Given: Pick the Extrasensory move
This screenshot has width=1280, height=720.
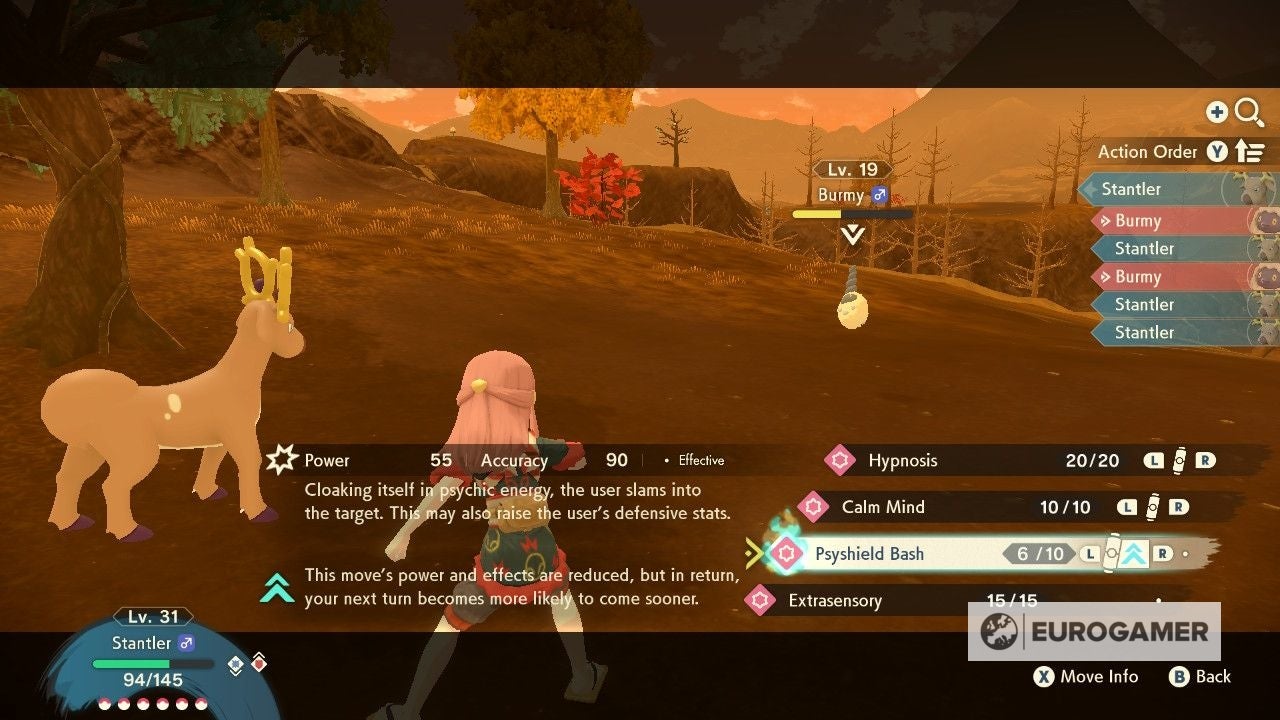Looking at the screenshot, I should 834,601.
